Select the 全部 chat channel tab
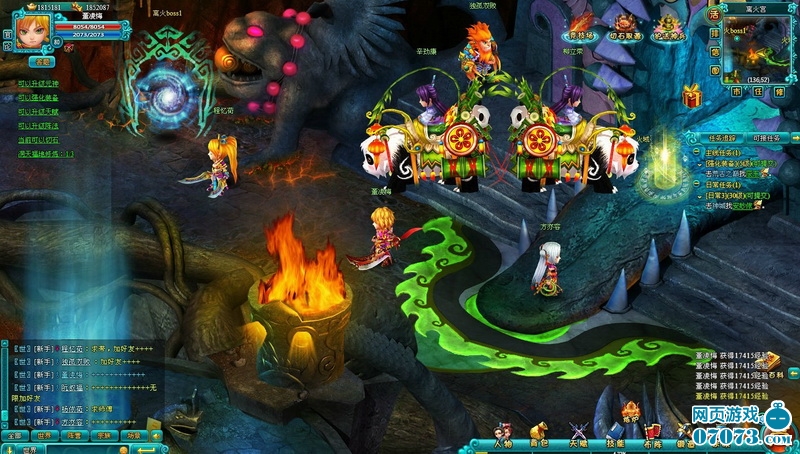 14,436
